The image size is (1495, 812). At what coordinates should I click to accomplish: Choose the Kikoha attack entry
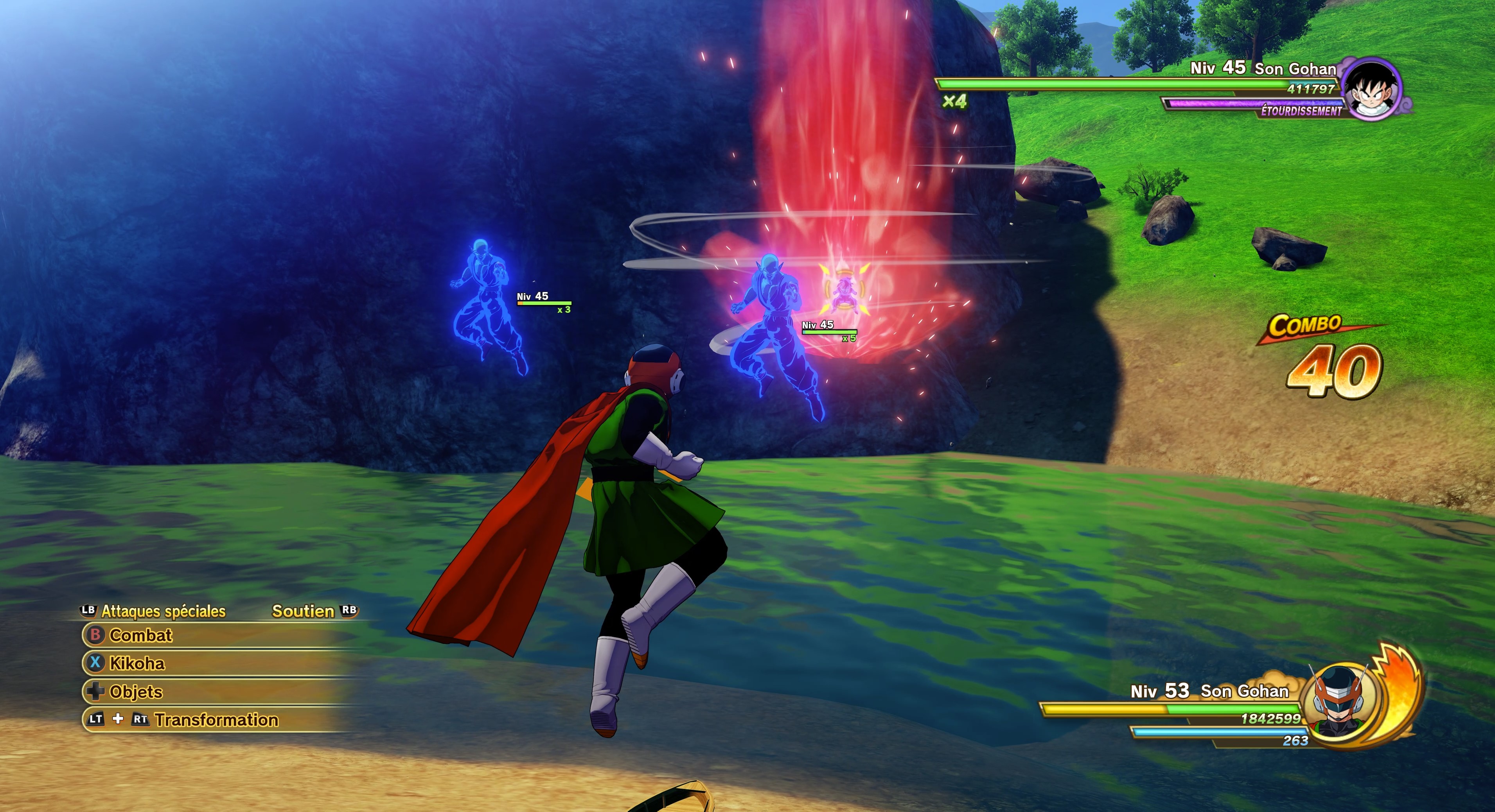pos(137,663)
